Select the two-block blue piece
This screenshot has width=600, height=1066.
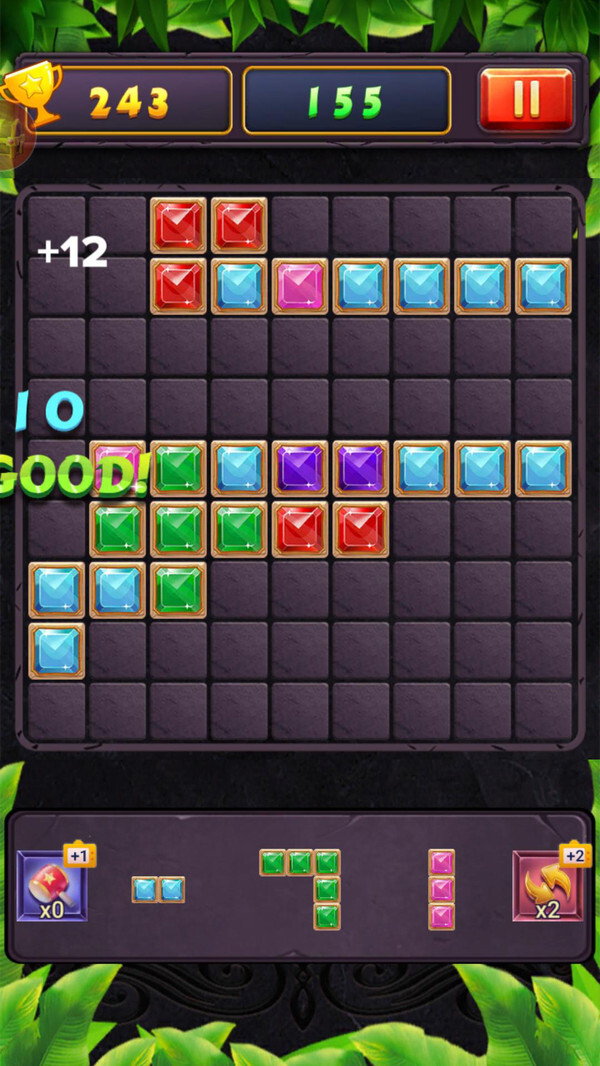pyautogui.click(x=158, y=889)
